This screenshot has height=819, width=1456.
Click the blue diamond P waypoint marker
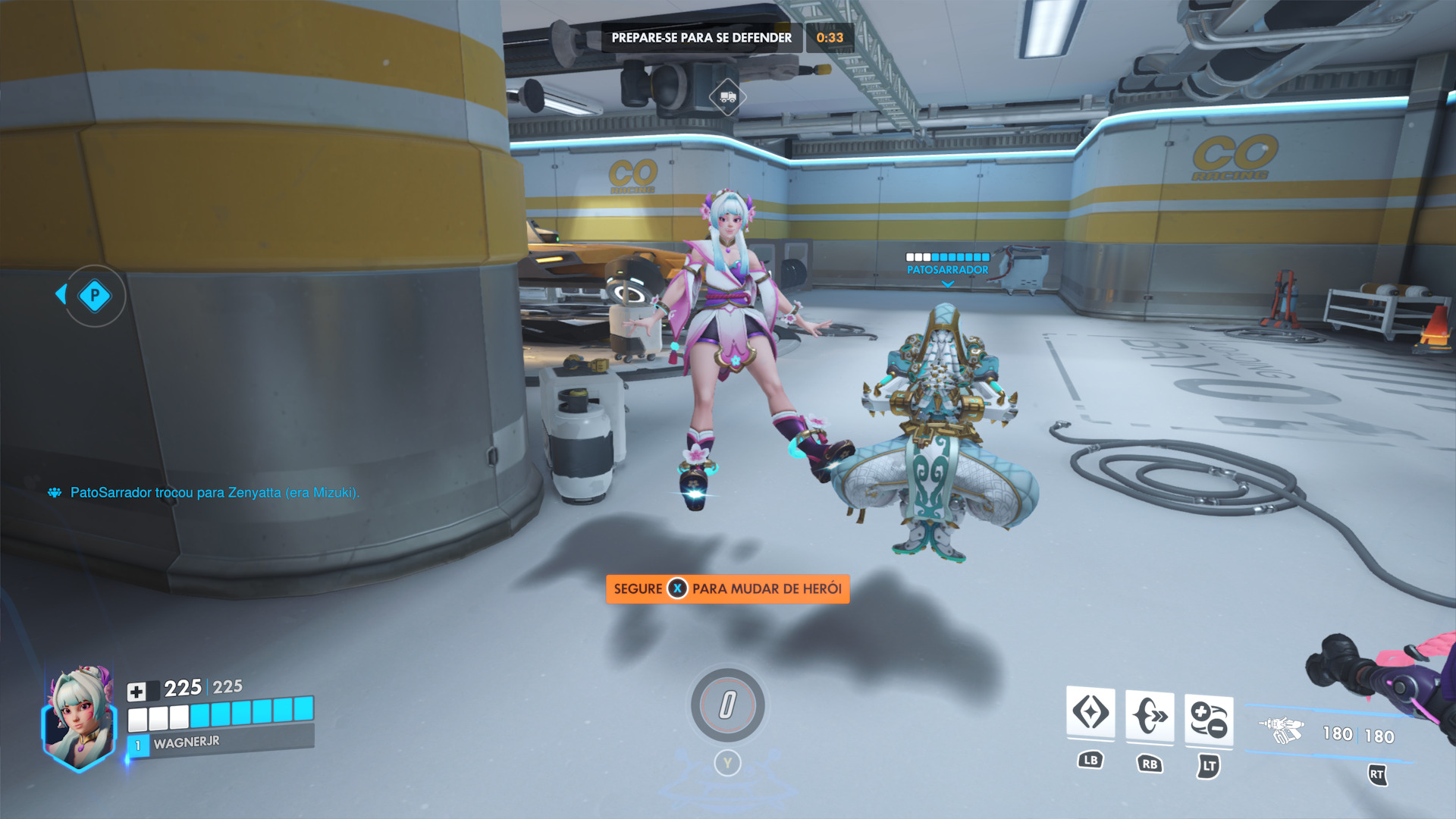point(95,296)
